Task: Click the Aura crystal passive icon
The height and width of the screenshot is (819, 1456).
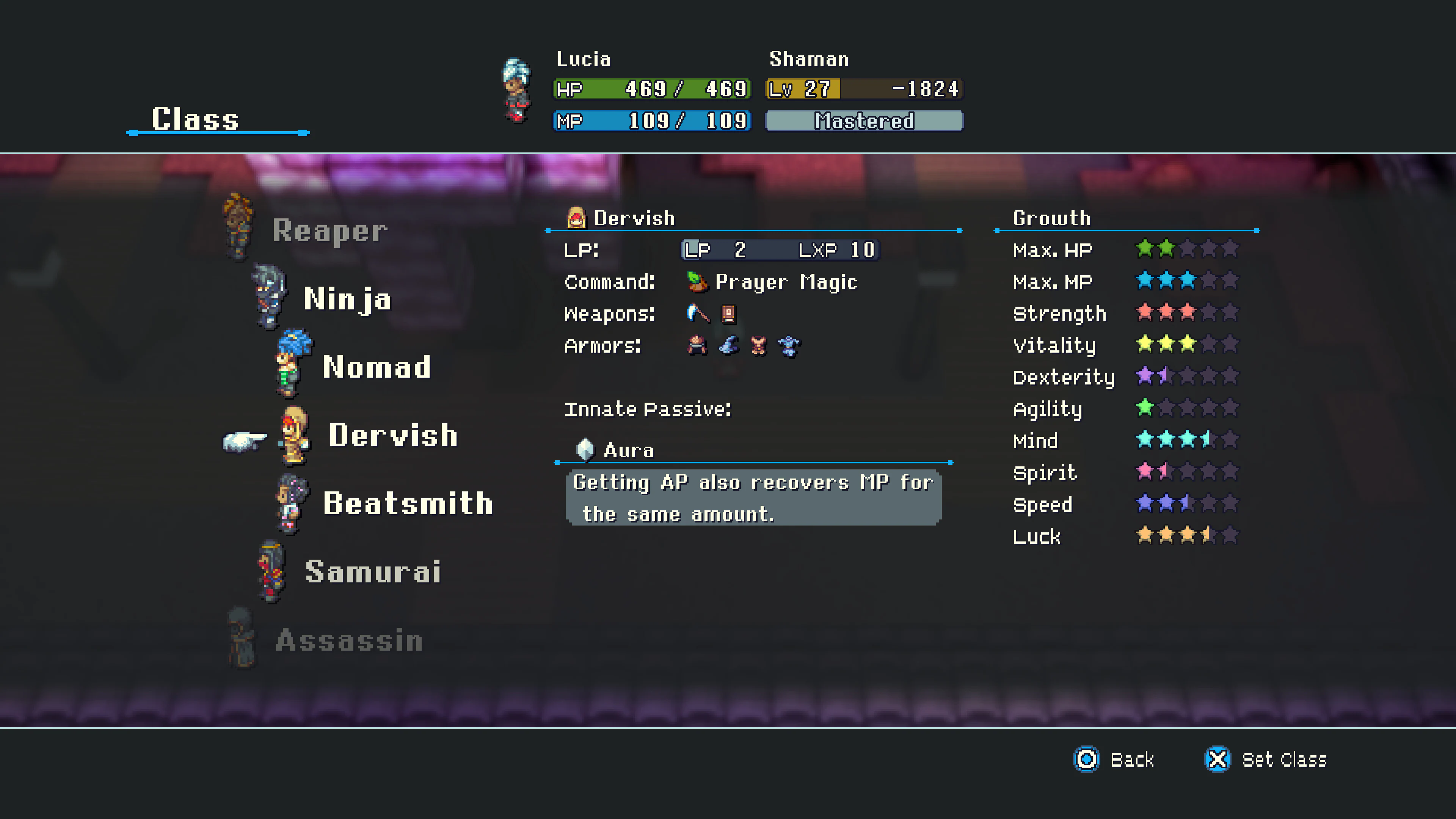Action: coord(585,449)
